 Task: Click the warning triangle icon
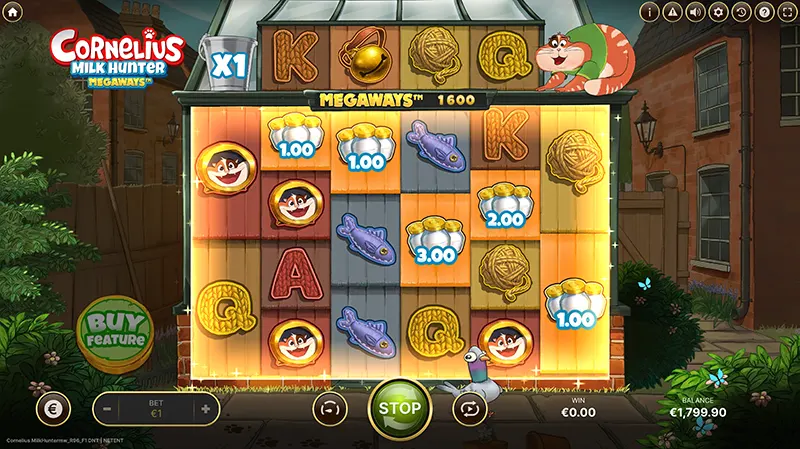point(674,12)
